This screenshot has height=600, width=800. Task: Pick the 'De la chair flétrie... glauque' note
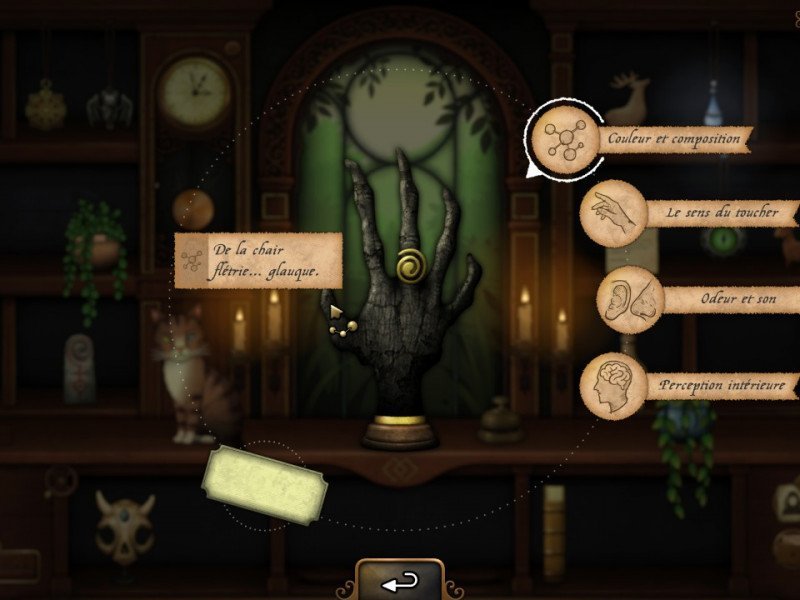point(258,260)
